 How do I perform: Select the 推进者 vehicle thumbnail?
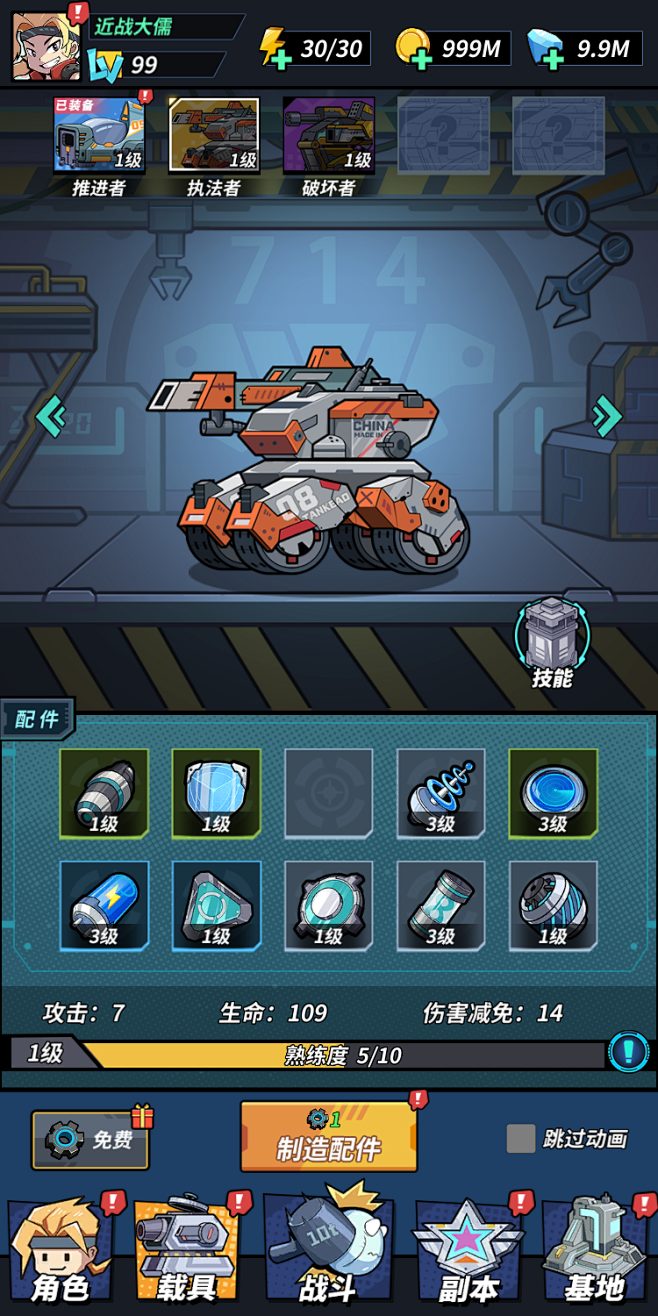(x=99, y=135)
